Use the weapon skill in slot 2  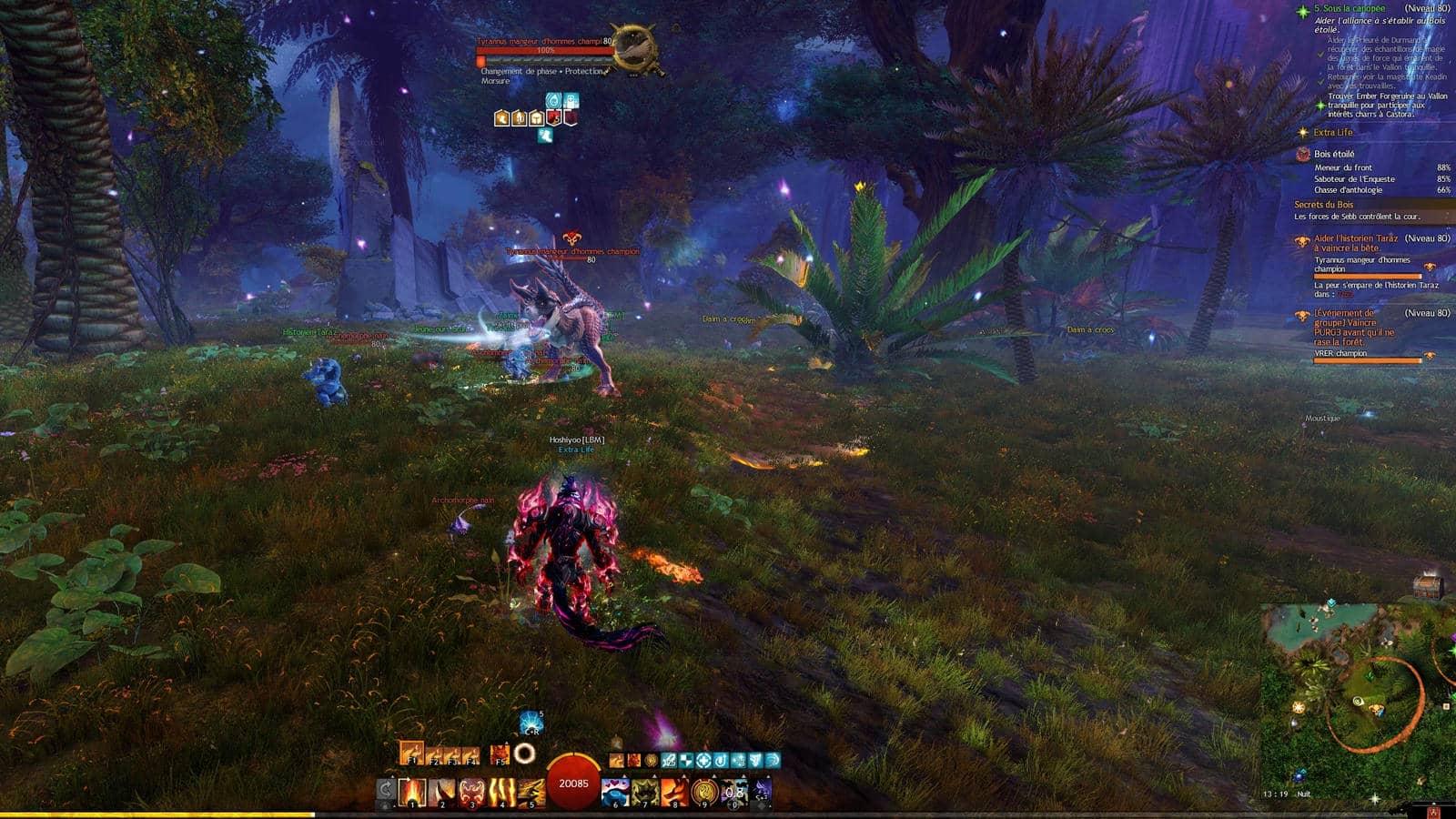(x=443, y=791)
